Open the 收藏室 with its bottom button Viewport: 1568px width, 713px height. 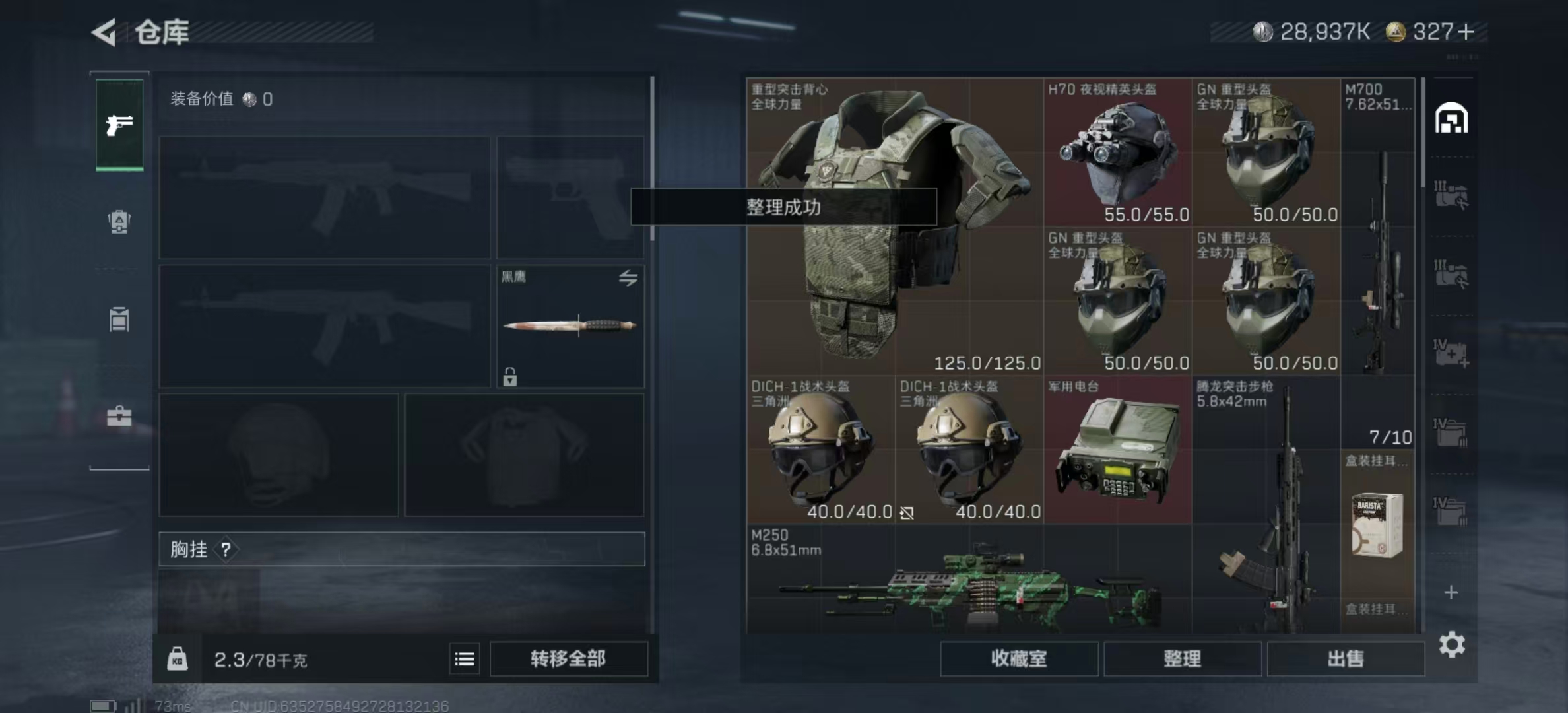[x=1019, y=659]
